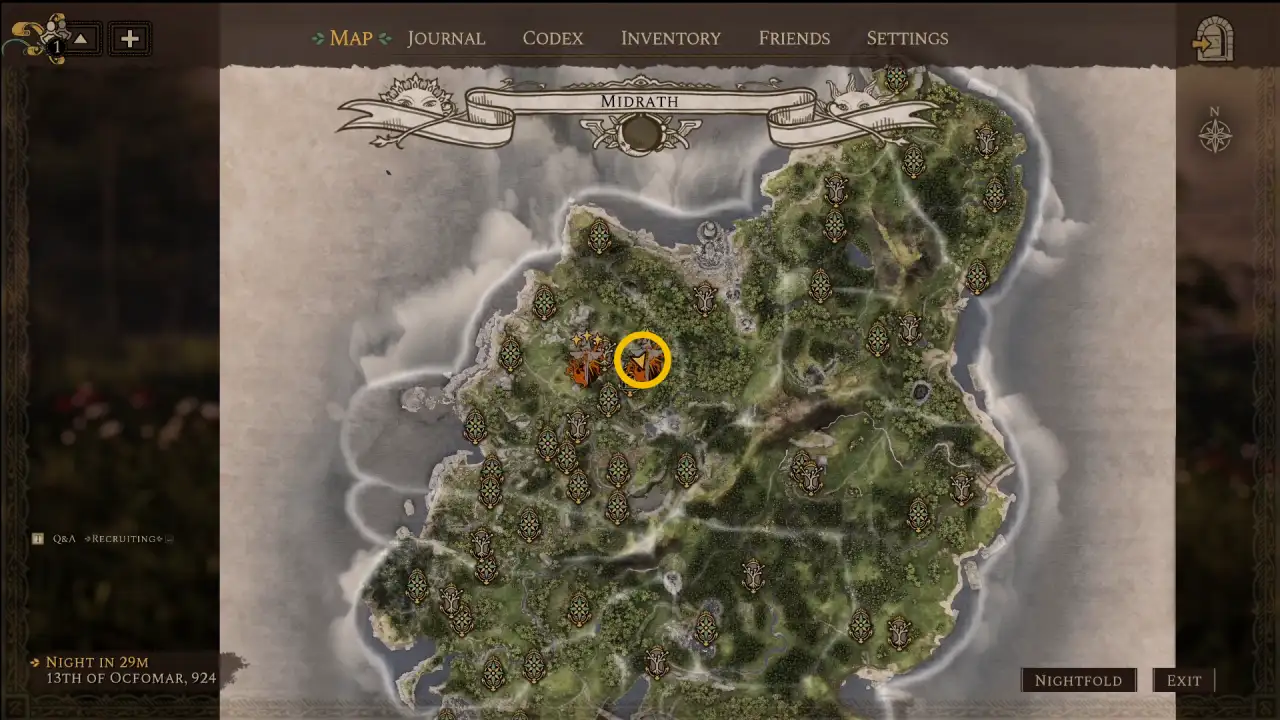Click the compass rose north indicator

tap(1215, 132)
